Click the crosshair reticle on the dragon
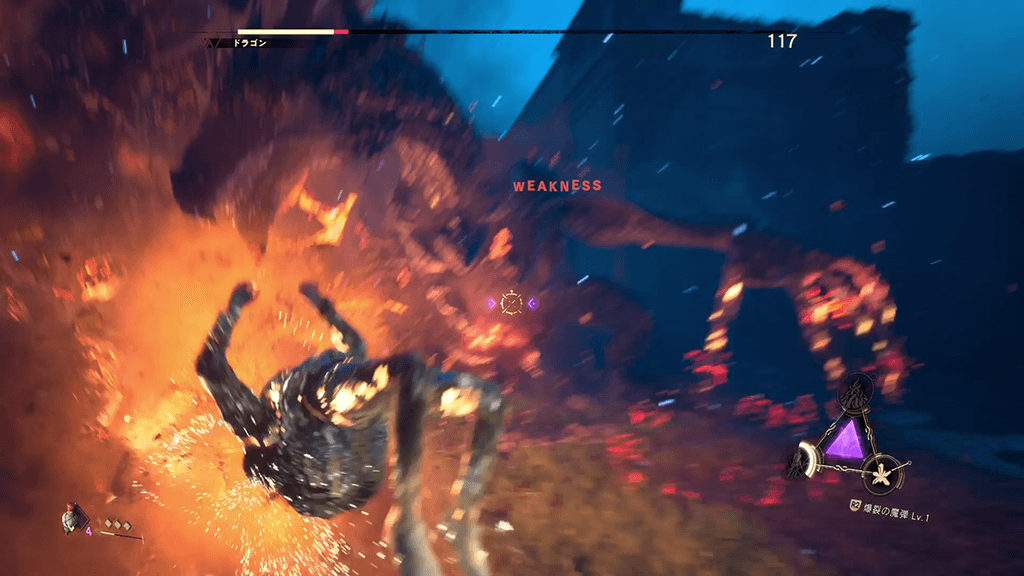This screenshot has height=576, width=1024. (511, 302)
